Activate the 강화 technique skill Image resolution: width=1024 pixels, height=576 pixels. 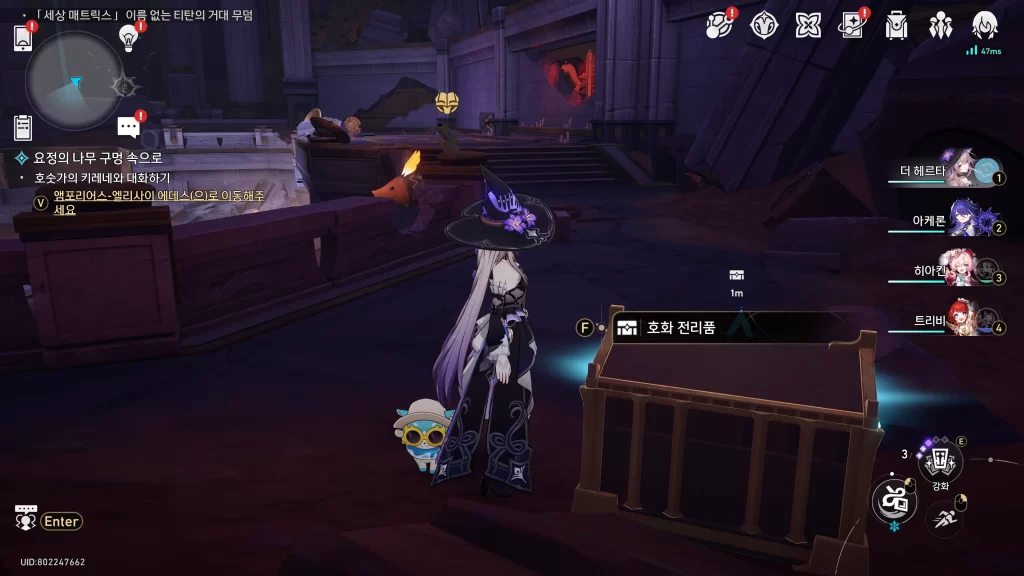(940, 461)
